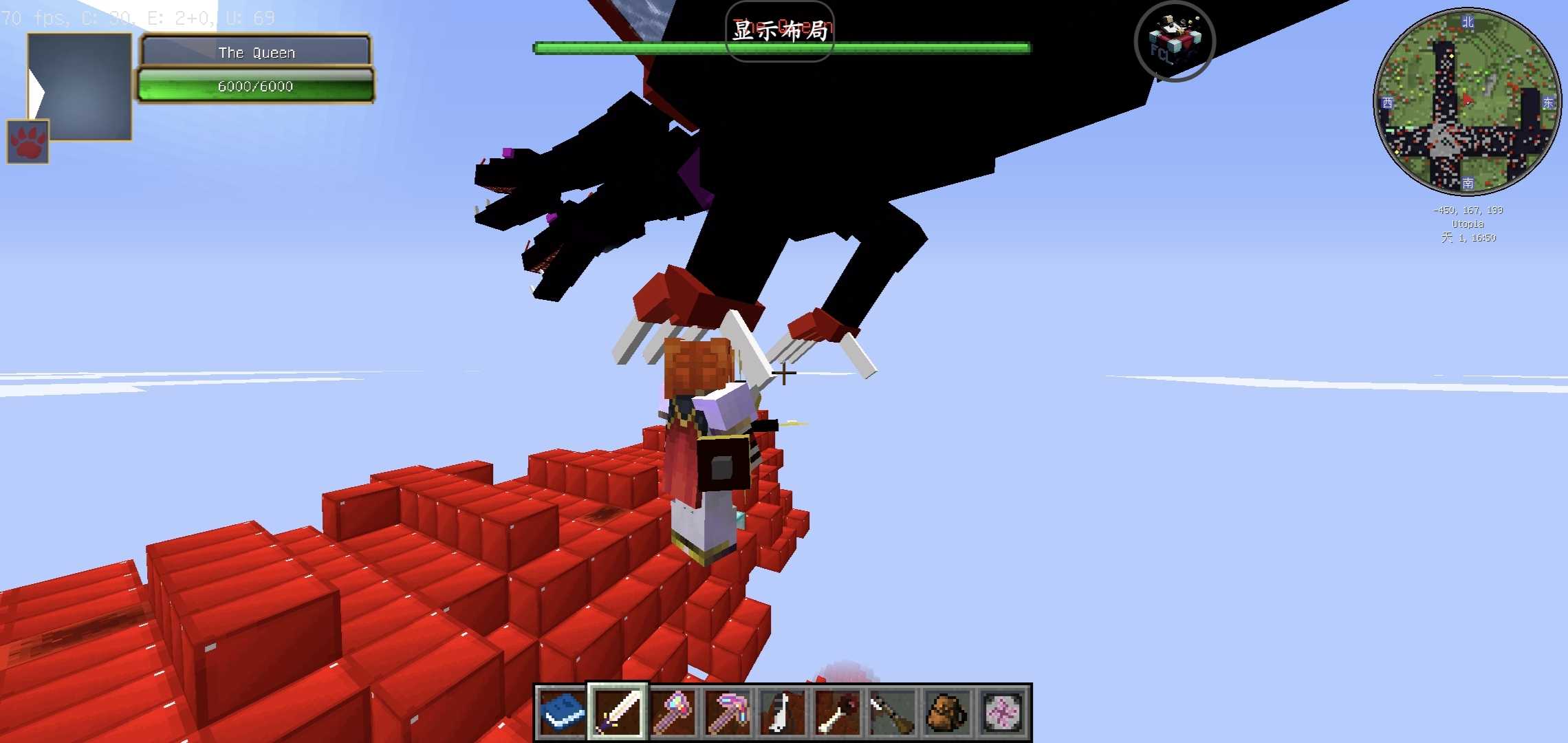Choose the pink rune disc slot
The height and width of the screenshot is (743, 1568).
(1003, 712)
